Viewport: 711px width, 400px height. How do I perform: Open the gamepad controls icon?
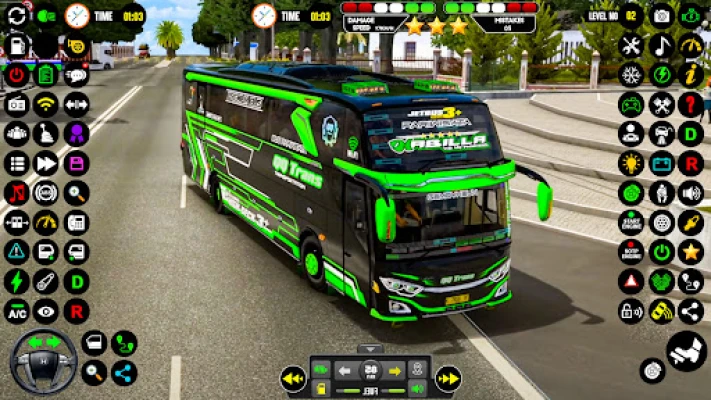coord(631,104)
